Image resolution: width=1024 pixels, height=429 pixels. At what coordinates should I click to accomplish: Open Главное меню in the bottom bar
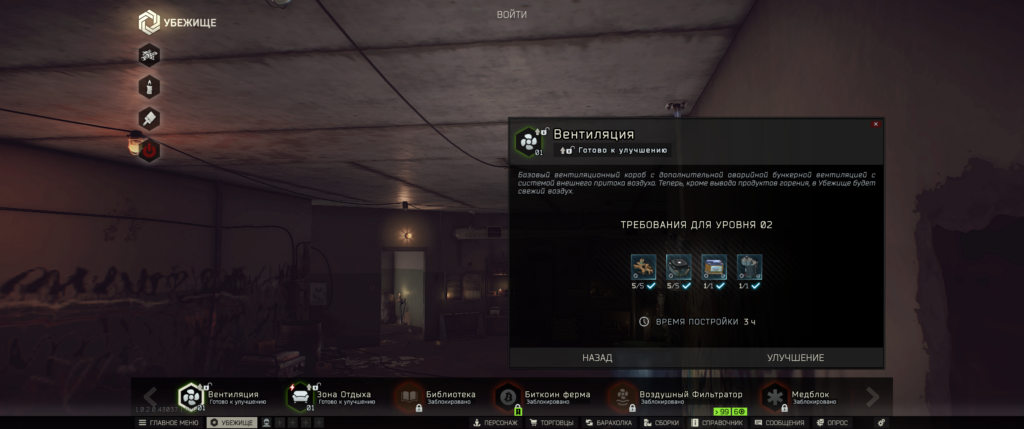168,423
